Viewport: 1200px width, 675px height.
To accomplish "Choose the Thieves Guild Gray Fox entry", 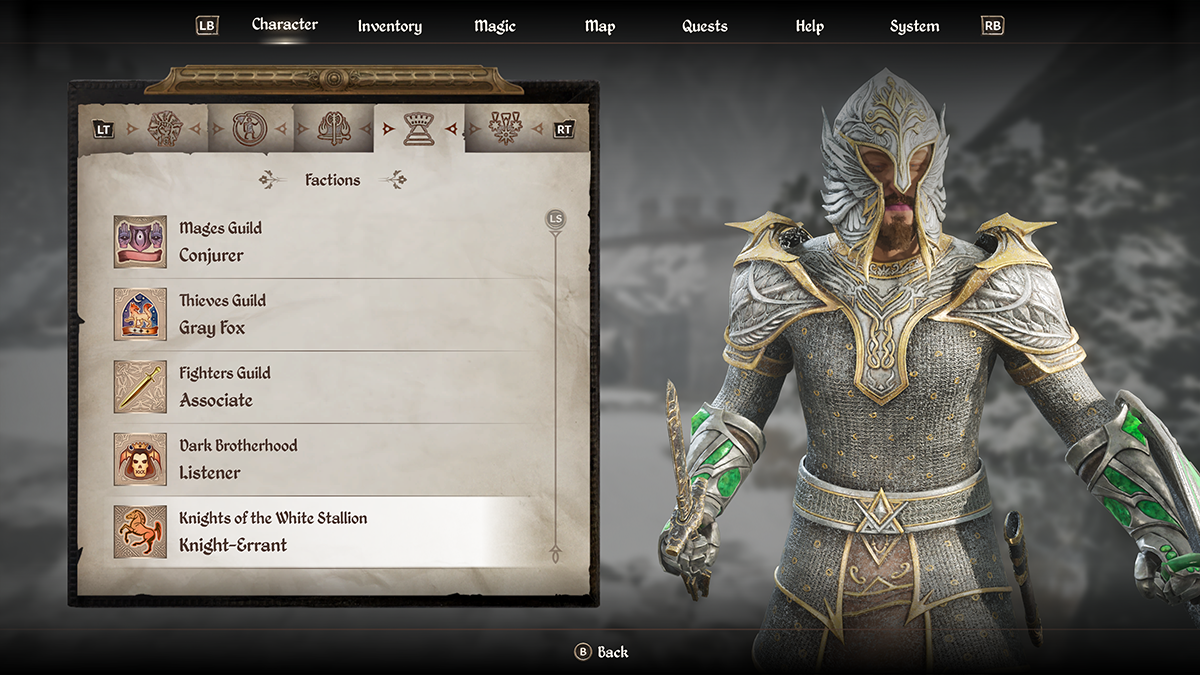I will pos(330,314).
